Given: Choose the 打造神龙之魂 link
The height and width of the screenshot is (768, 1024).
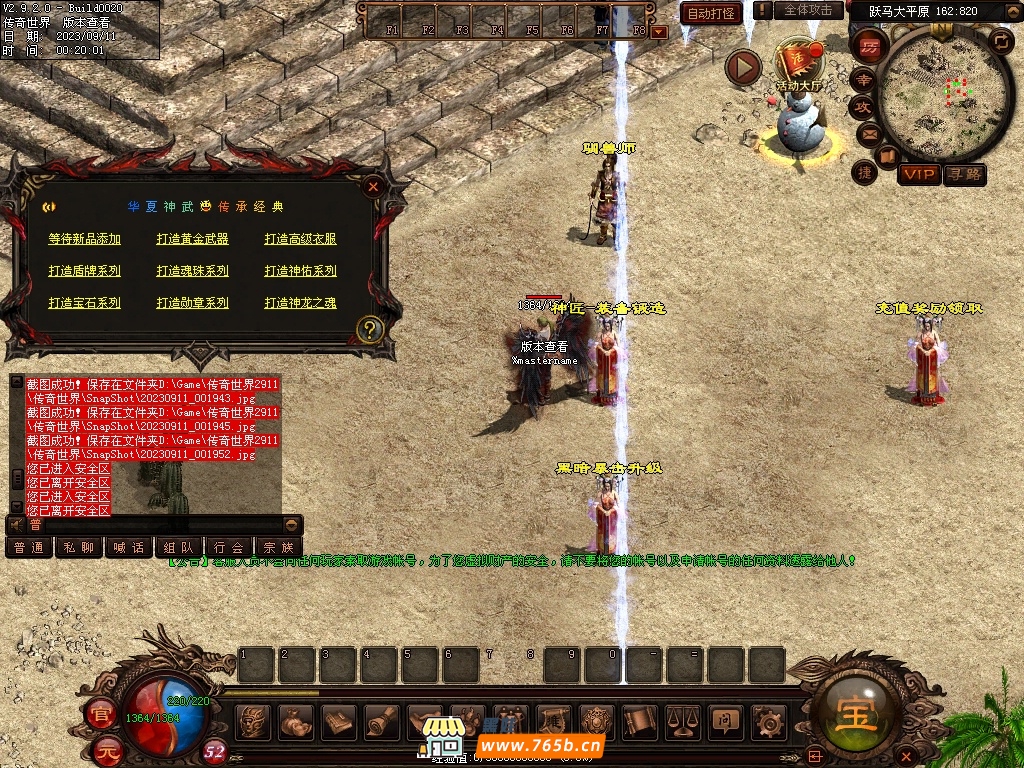Looking at the screenshot, I should (x=300, y=303).
